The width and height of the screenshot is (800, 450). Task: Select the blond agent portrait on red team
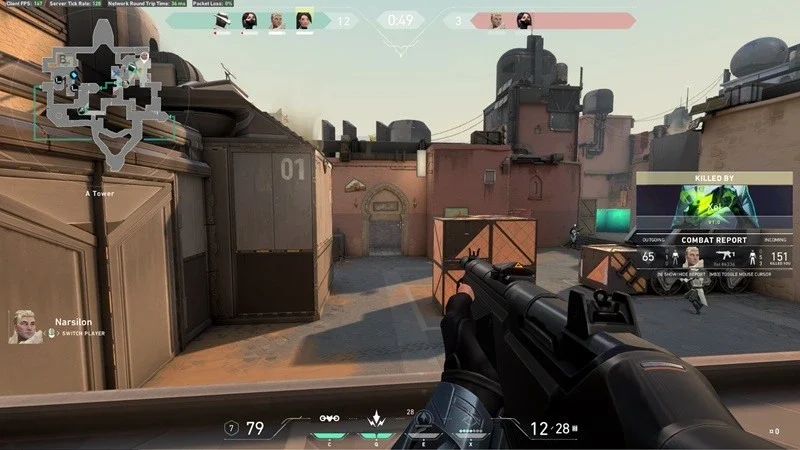[495, 20]
